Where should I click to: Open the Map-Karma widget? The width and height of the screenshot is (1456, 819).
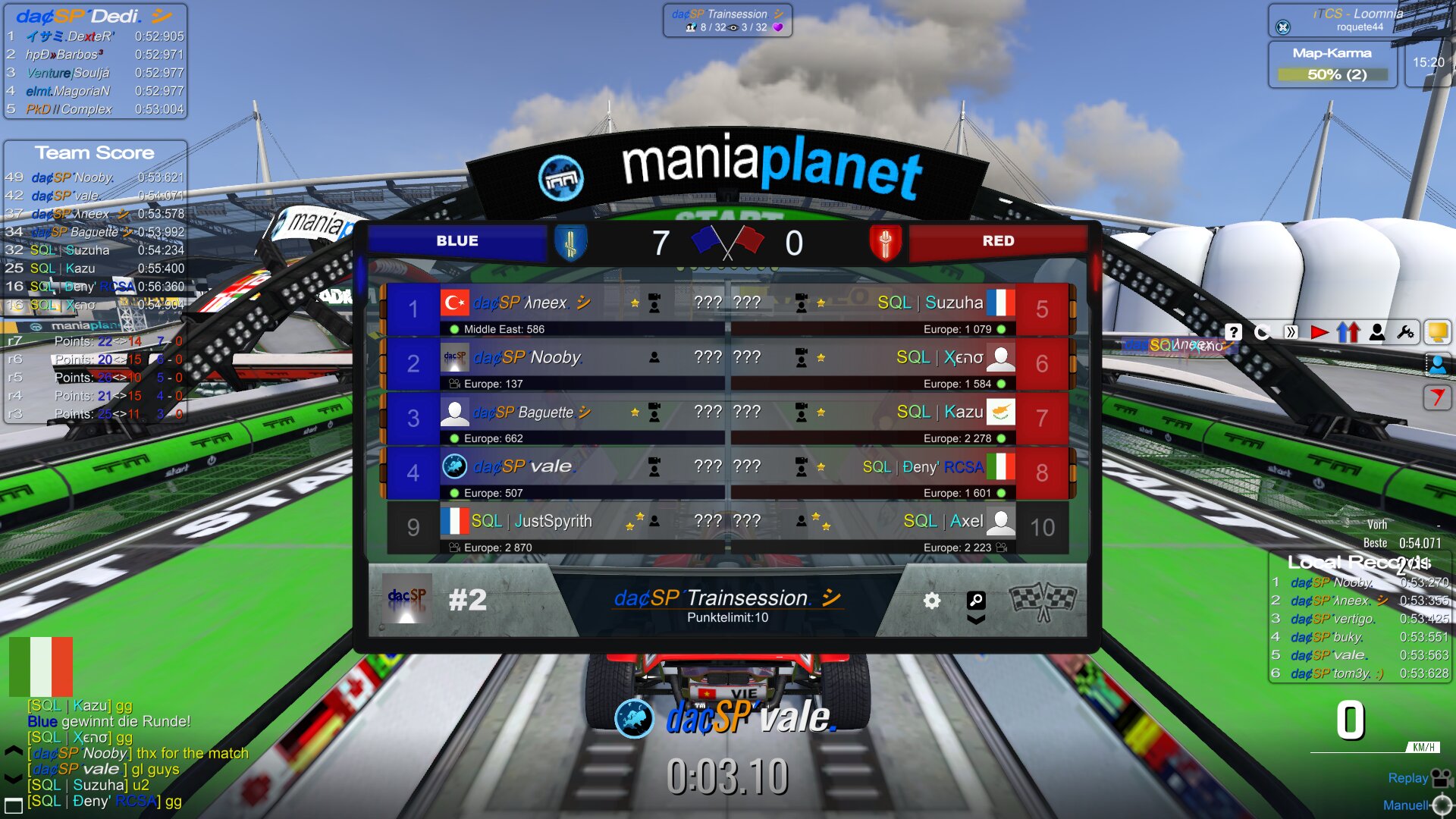tap(1332, 64)
